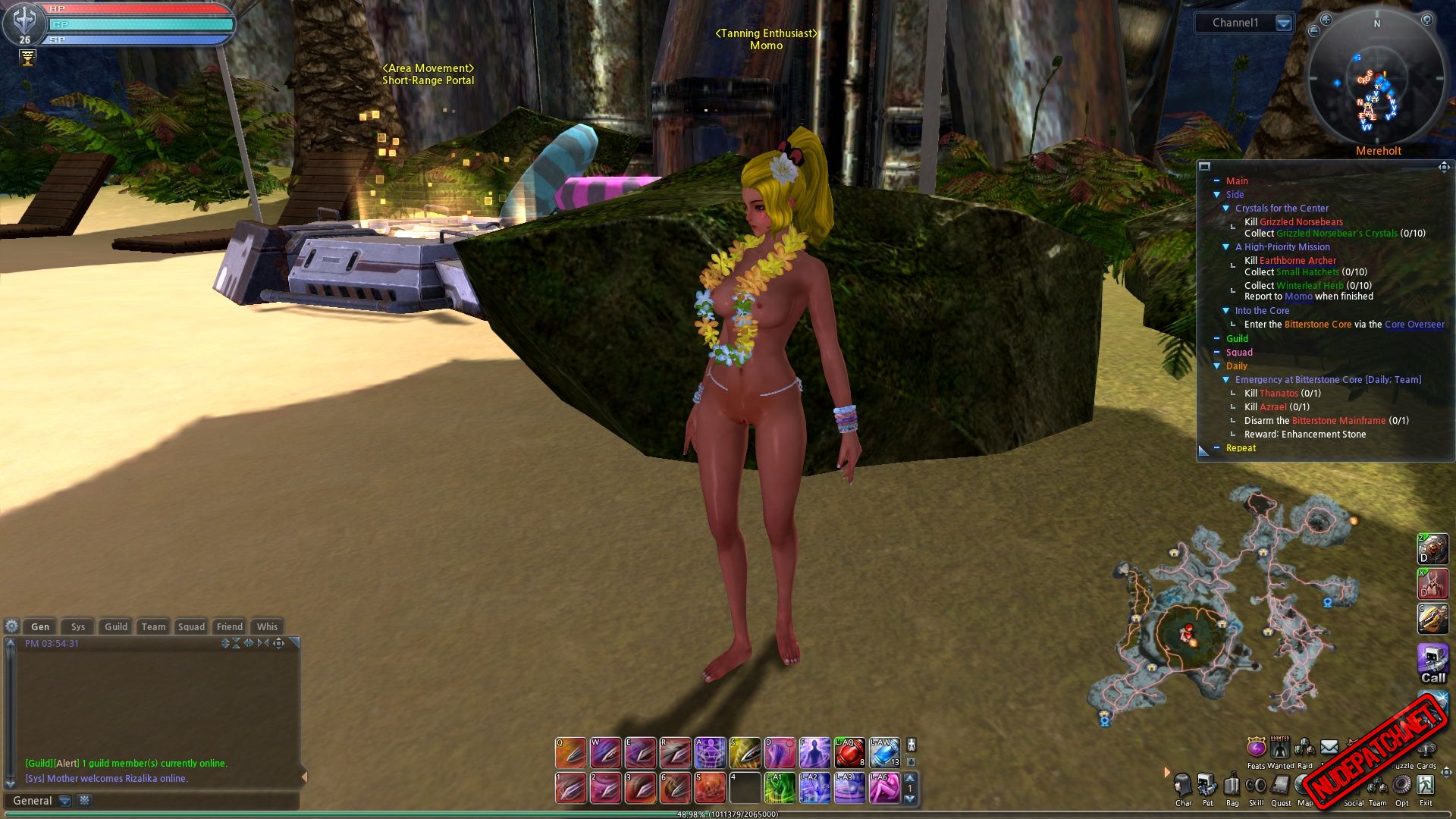Collapse the Crystals for the Center quest
The image size is (1456, 819).
tap(1225, 209)
